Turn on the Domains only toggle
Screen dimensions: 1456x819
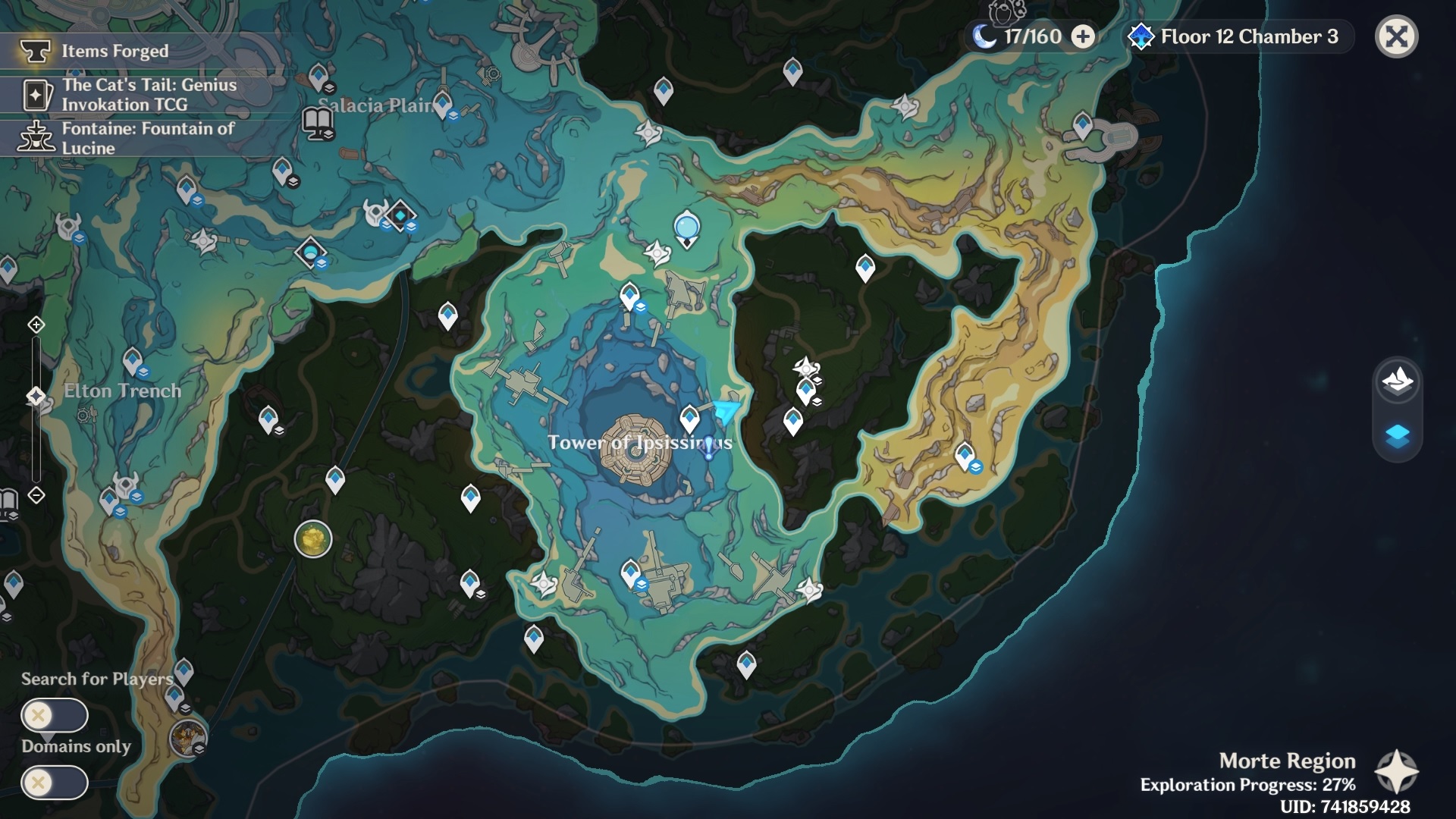[55, 781]
